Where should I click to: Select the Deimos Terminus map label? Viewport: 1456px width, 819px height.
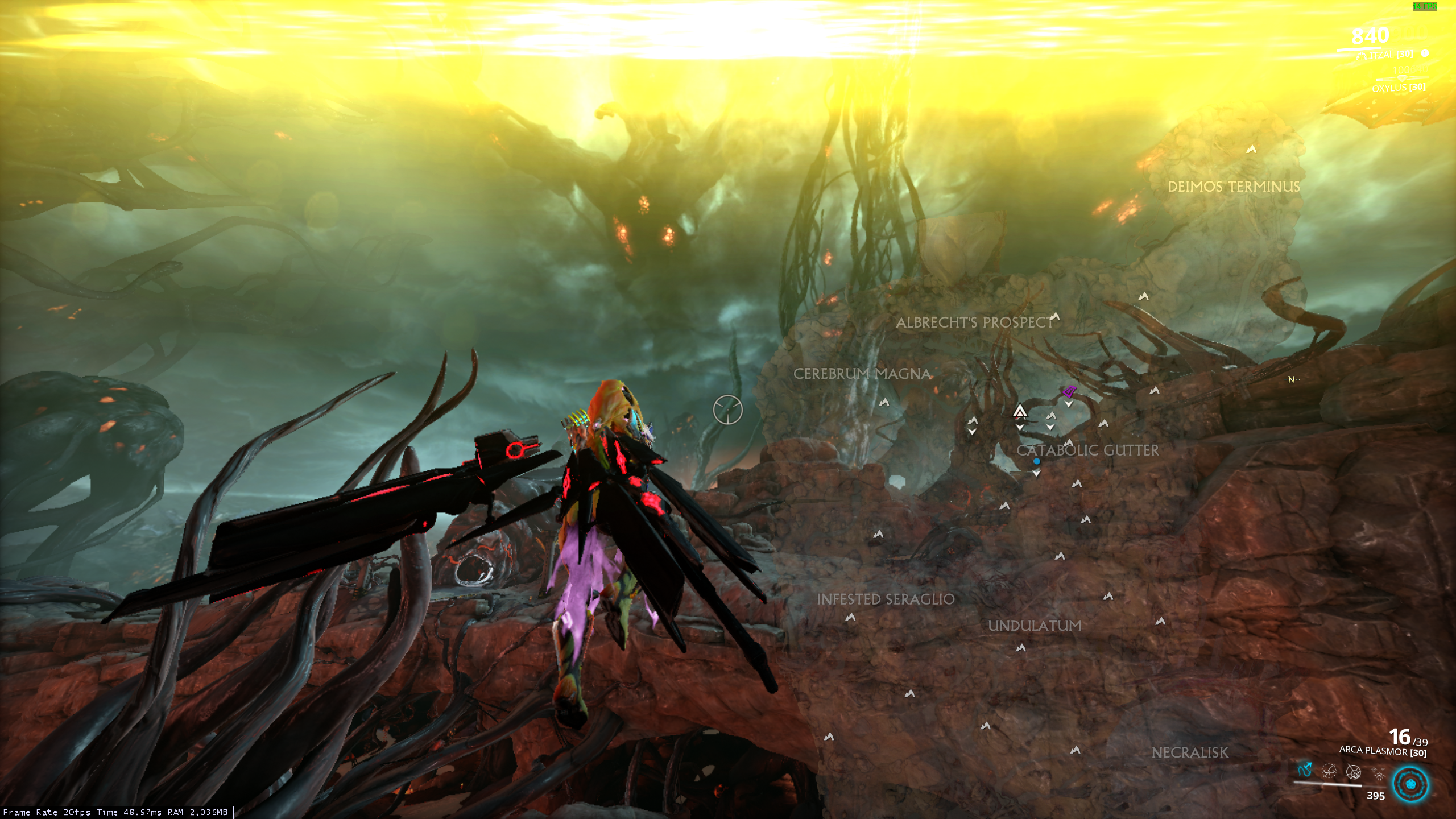[x=1234, y=187]
